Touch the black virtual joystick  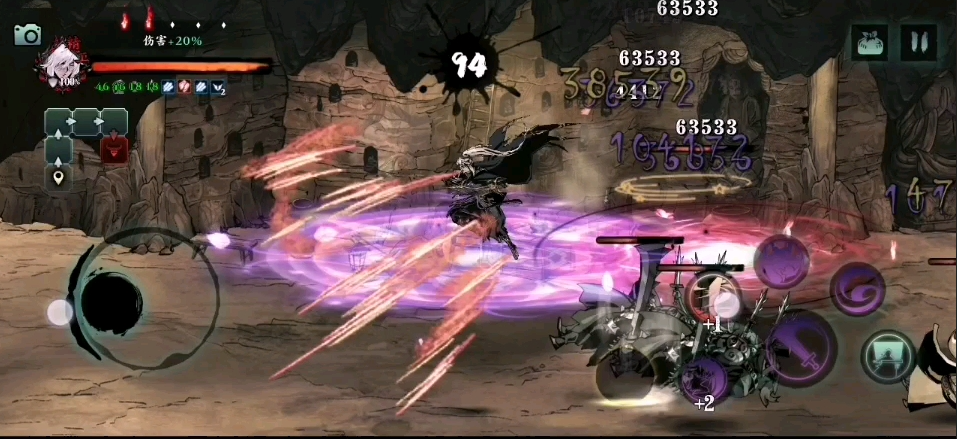[110, 297]
